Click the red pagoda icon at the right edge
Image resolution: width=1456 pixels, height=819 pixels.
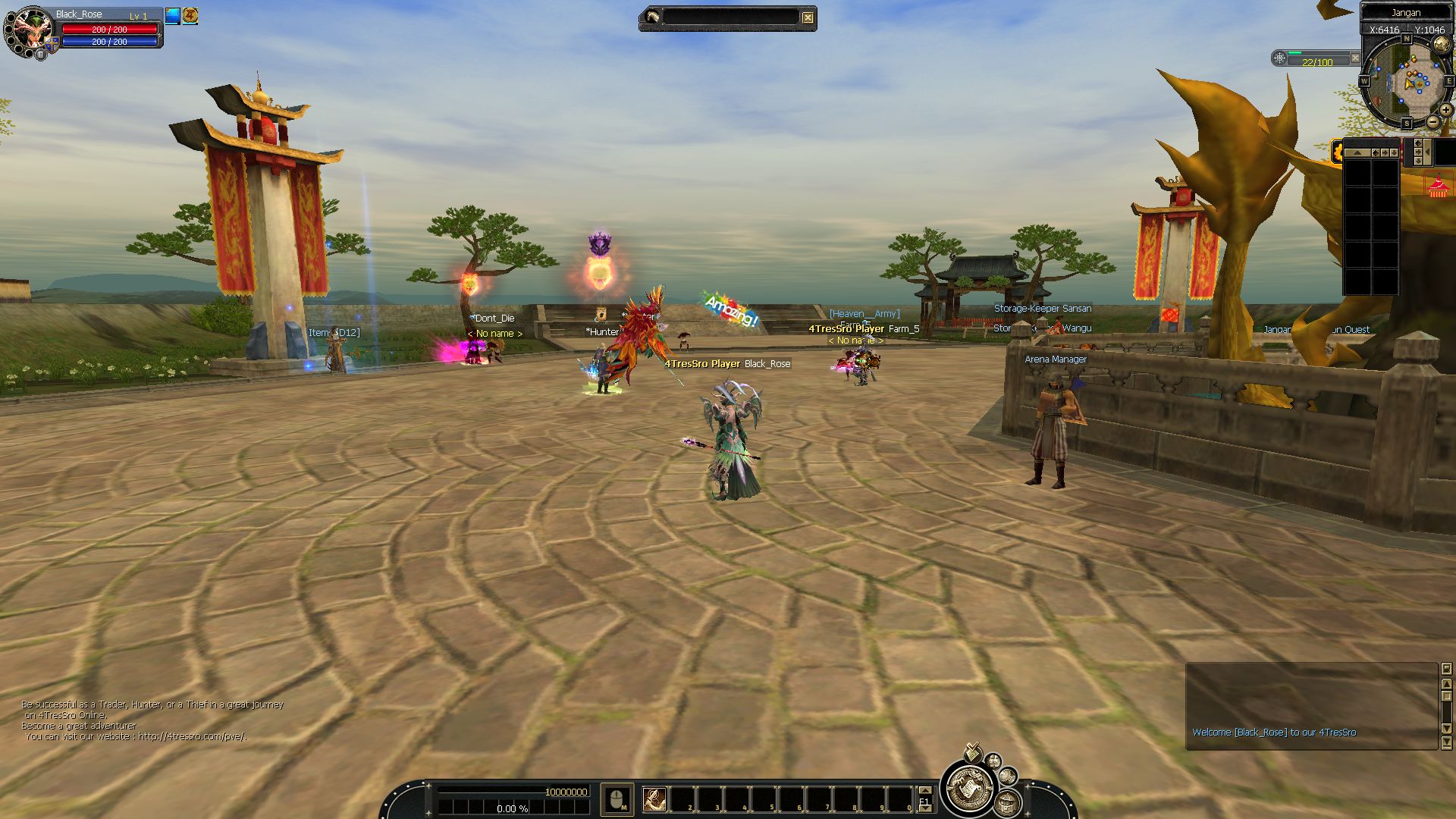pos(1438,187)
